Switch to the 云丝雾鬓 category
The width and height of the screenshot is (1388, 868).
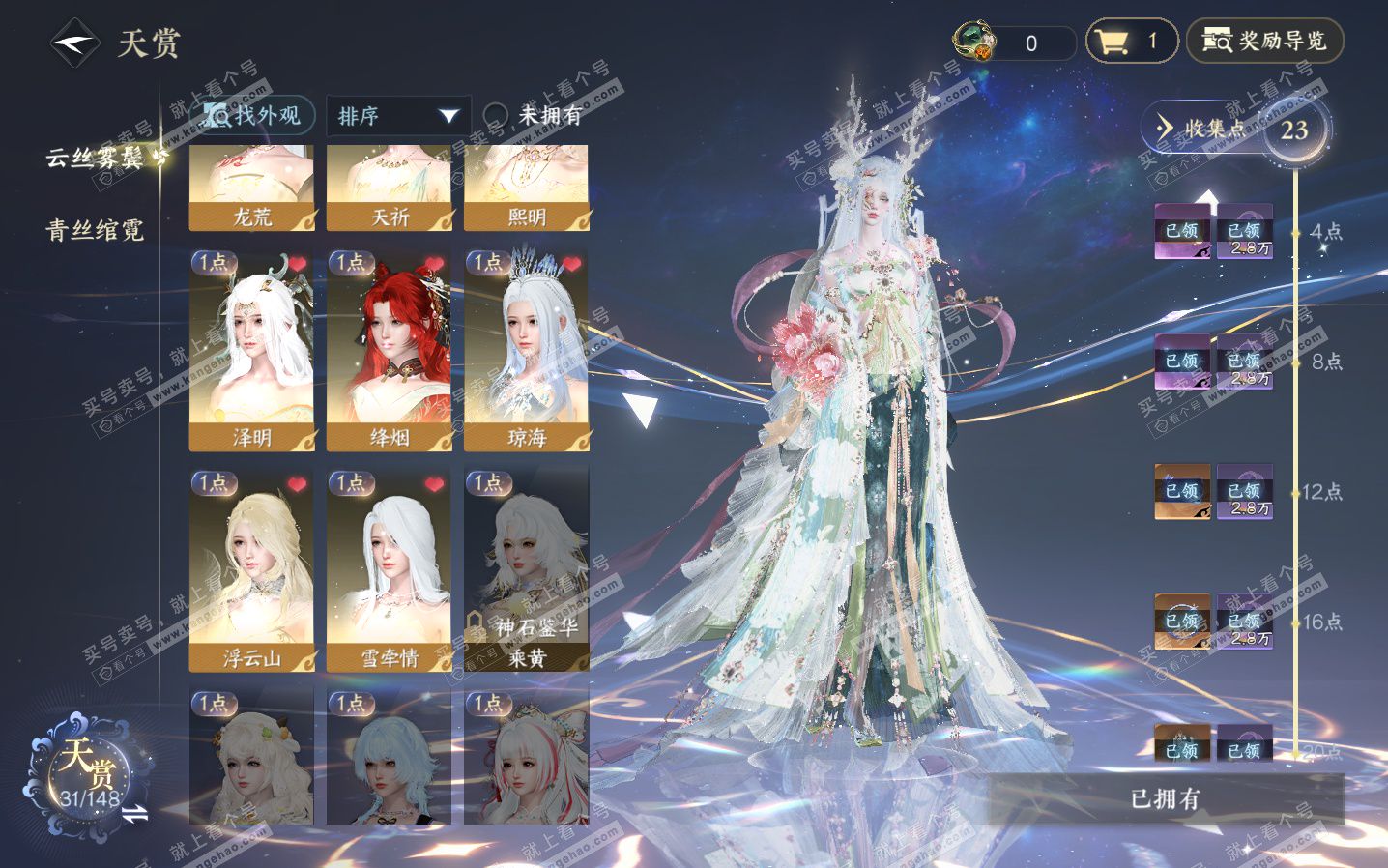click(x=97, y=158)
